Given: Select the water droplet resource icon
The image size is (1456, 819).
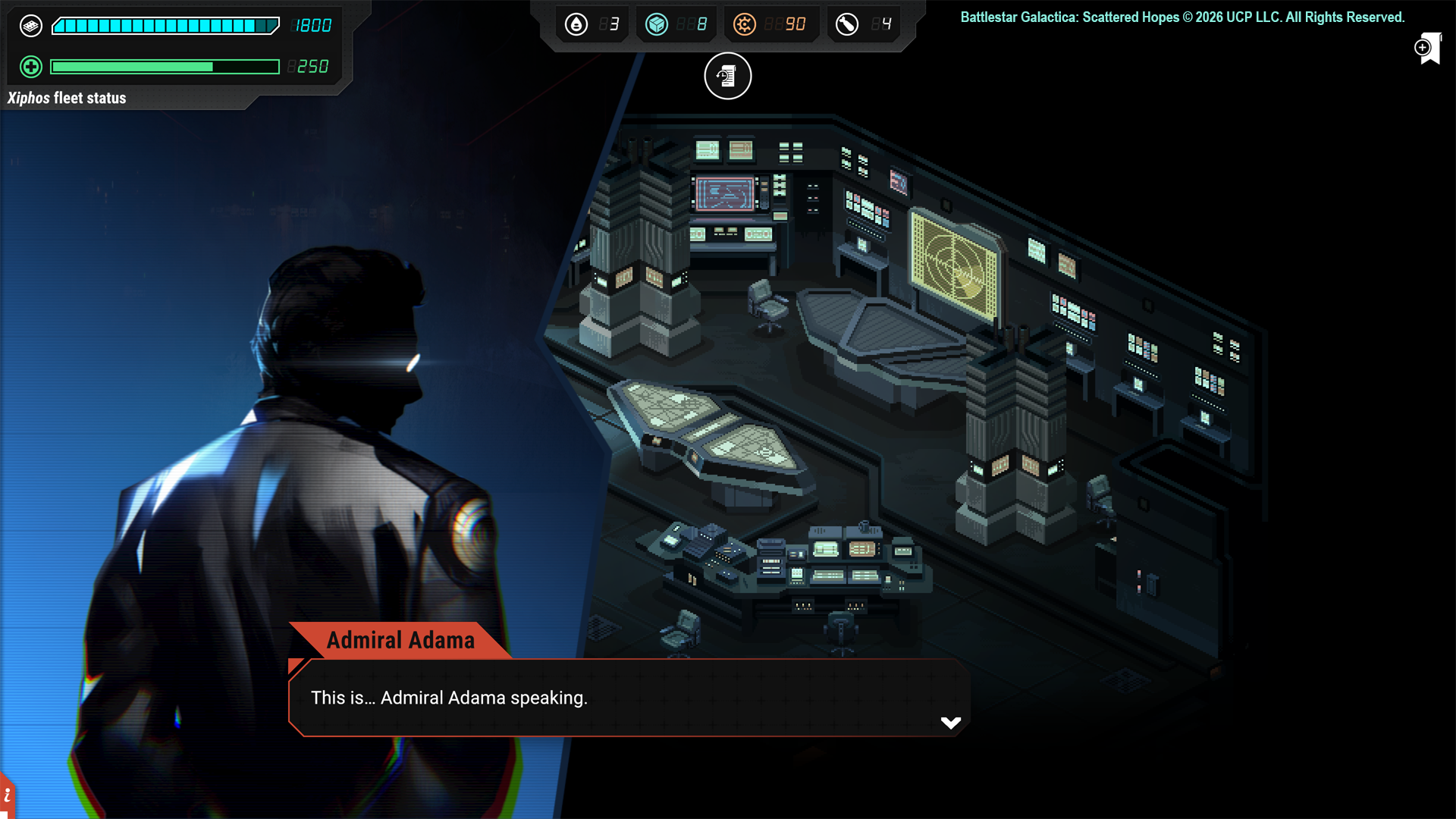Looking at the screenshot, I should pyautogui.click(x=576, y=24).
